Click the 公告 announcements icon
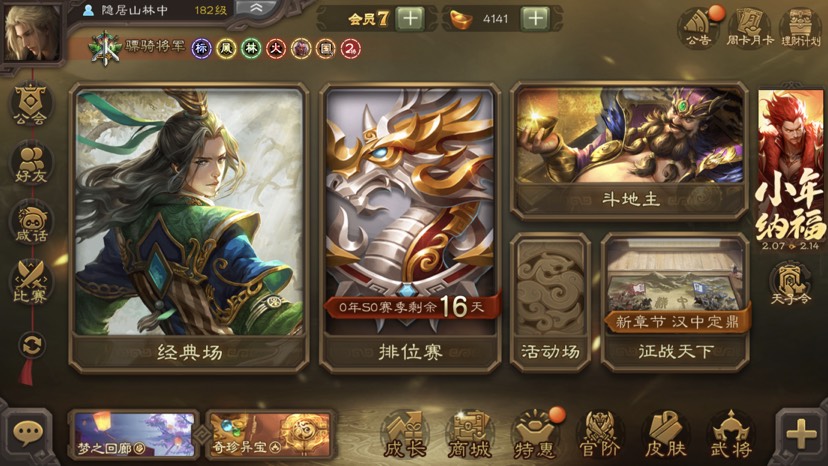Image resolution: width=828 pixels, height=466 pixels. click(x=698, y=28)
